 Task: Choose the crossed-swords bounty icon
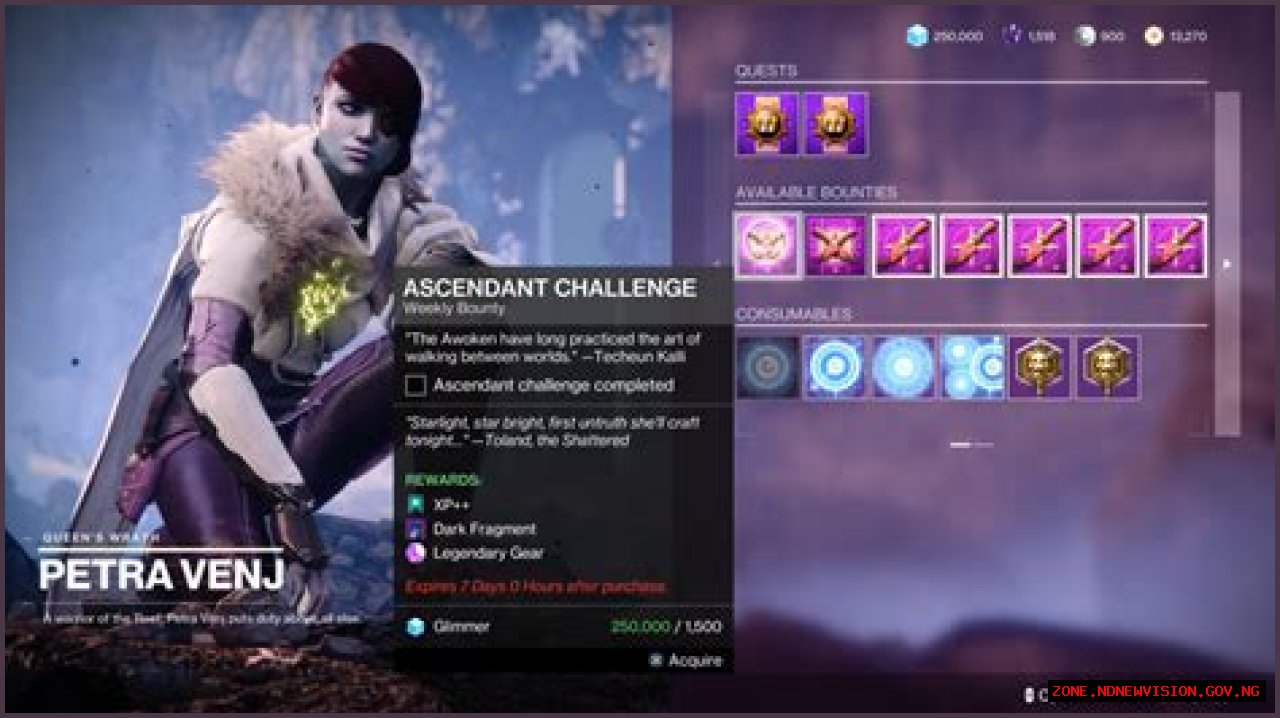click(835, 246)
